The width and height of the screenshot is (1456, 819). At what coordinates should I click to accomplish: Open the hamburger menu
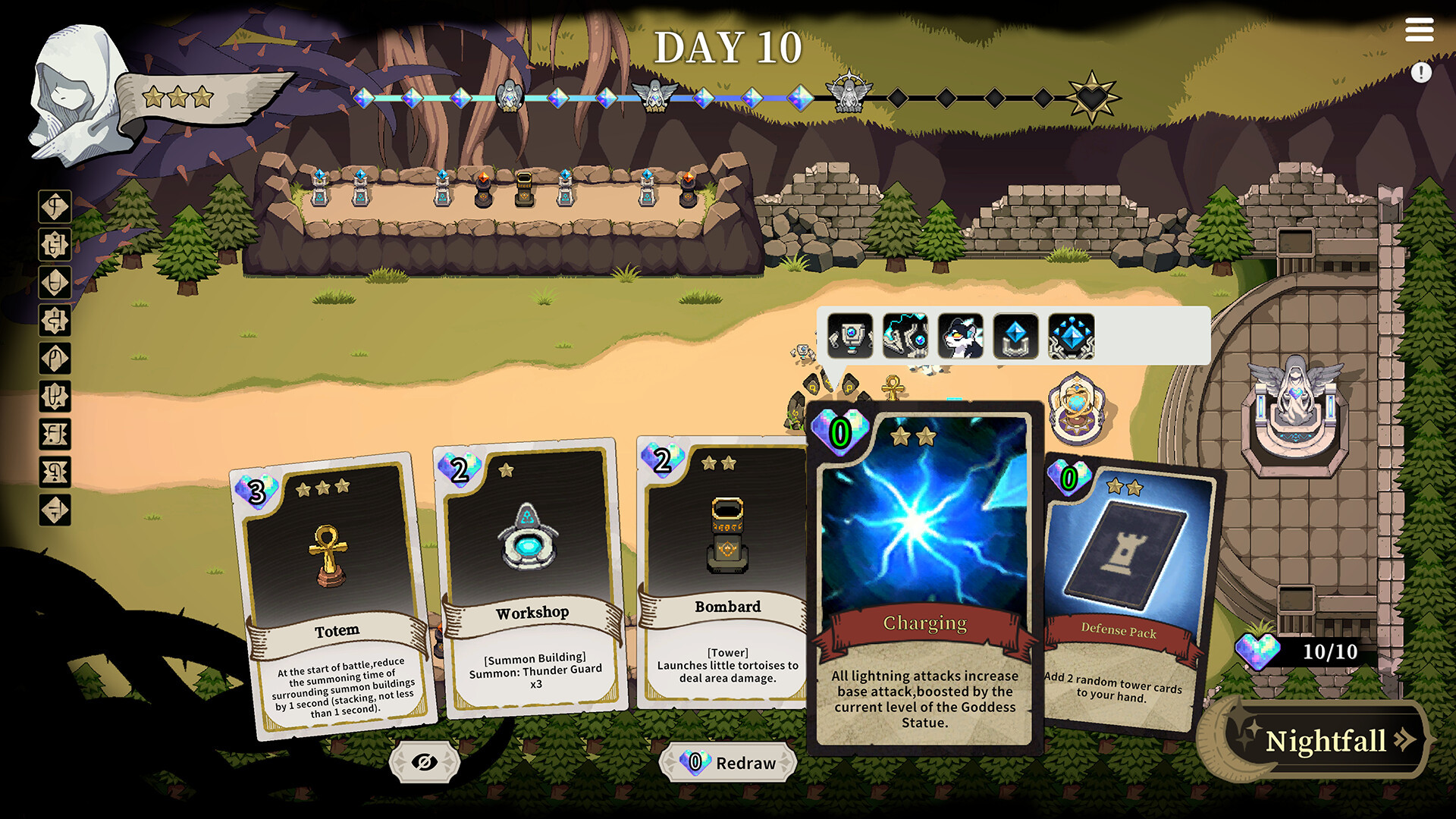click(x=1419, y=30)
